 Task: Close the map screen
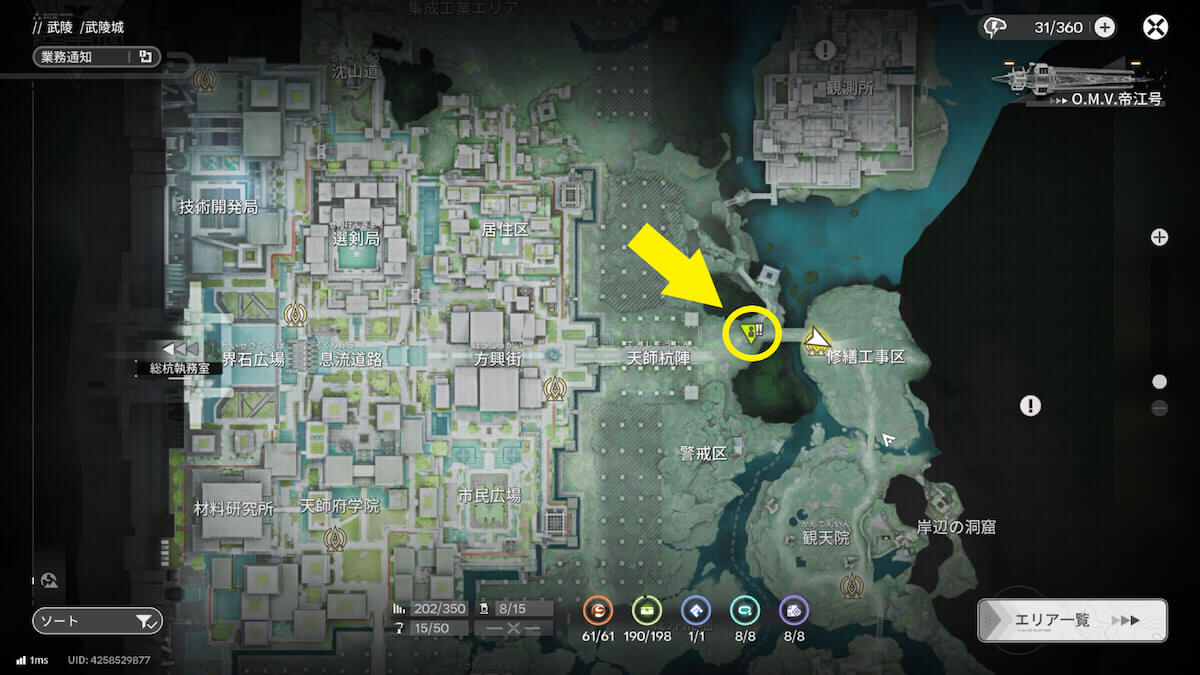tap(1156, 27)
